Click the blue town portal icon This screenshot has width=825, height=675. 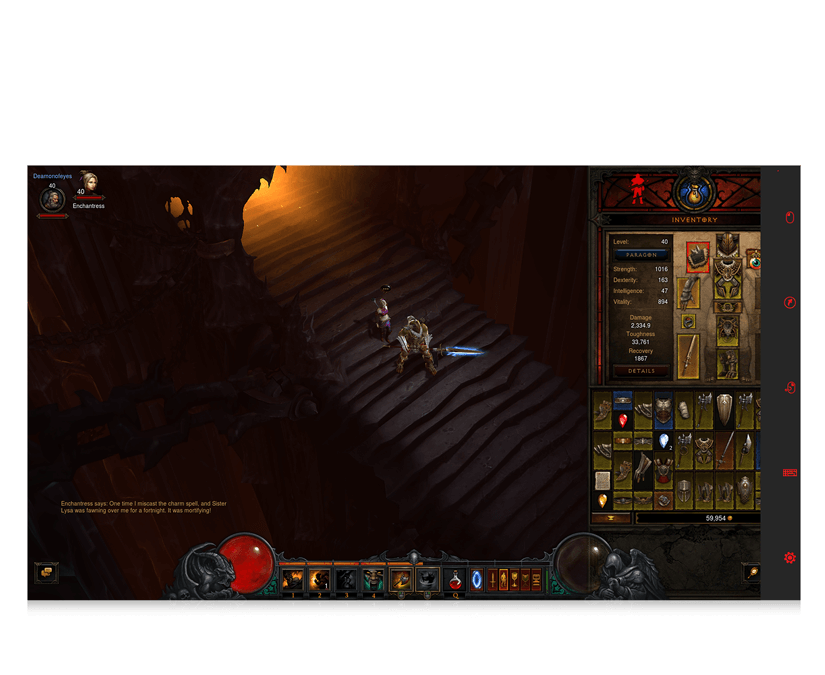tap(477, 579)
